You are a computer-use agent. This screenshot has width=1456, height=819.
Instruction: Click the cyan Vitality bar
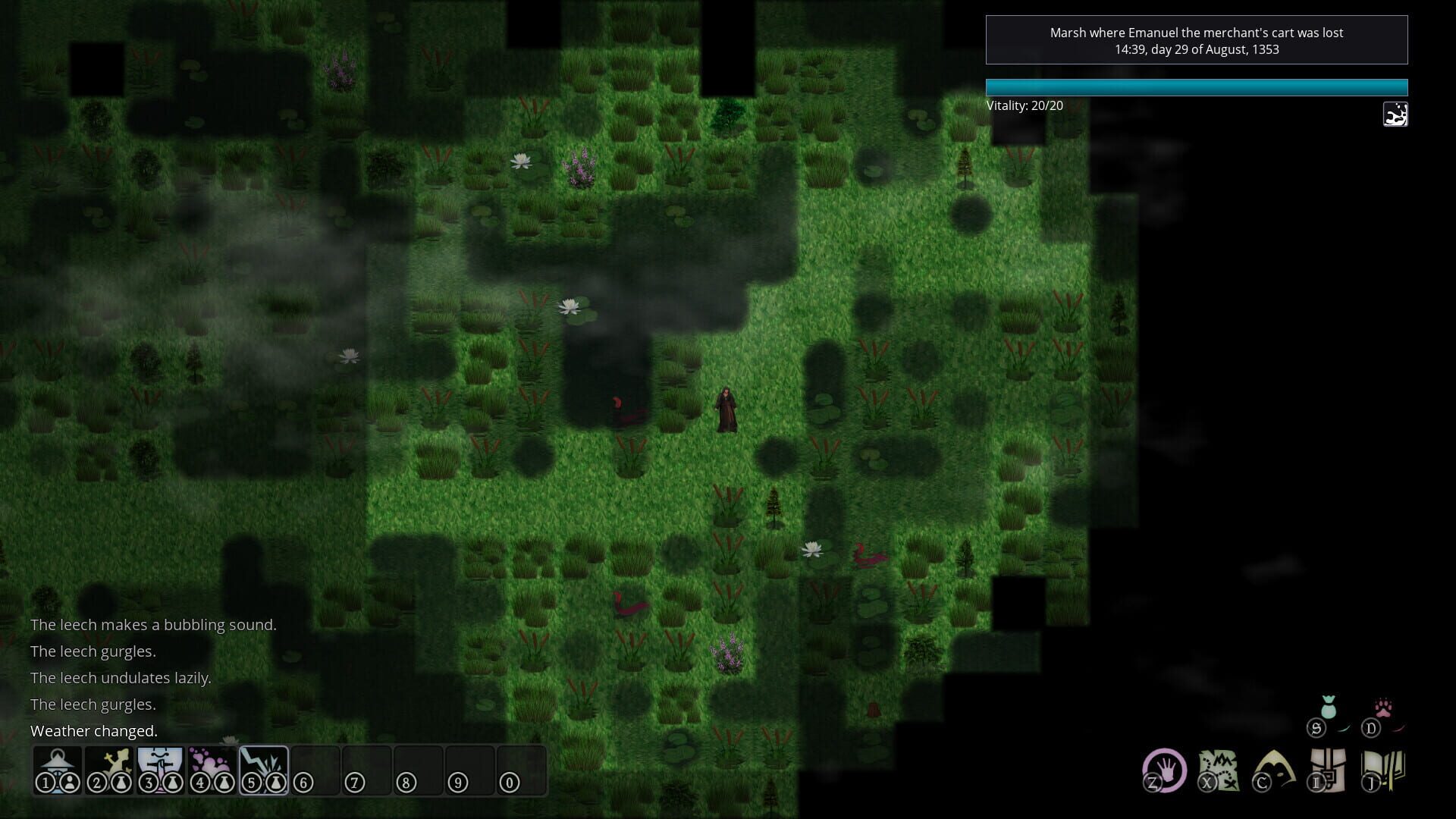coord(1197,87)
